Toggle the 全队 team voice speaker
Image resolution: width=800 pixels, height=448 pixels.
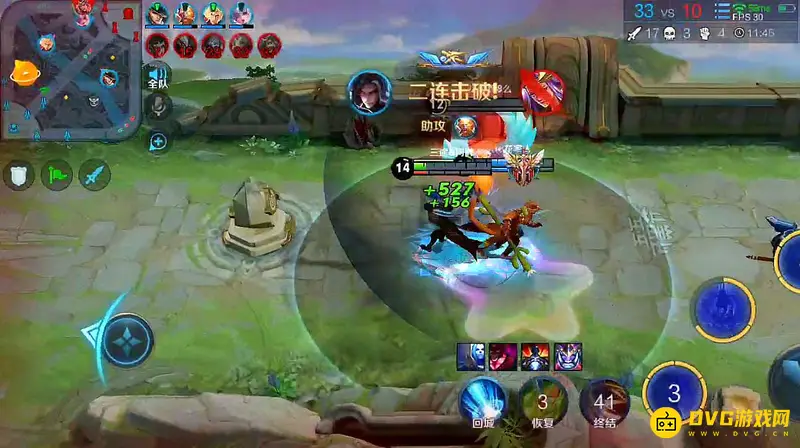pos(157,76)
